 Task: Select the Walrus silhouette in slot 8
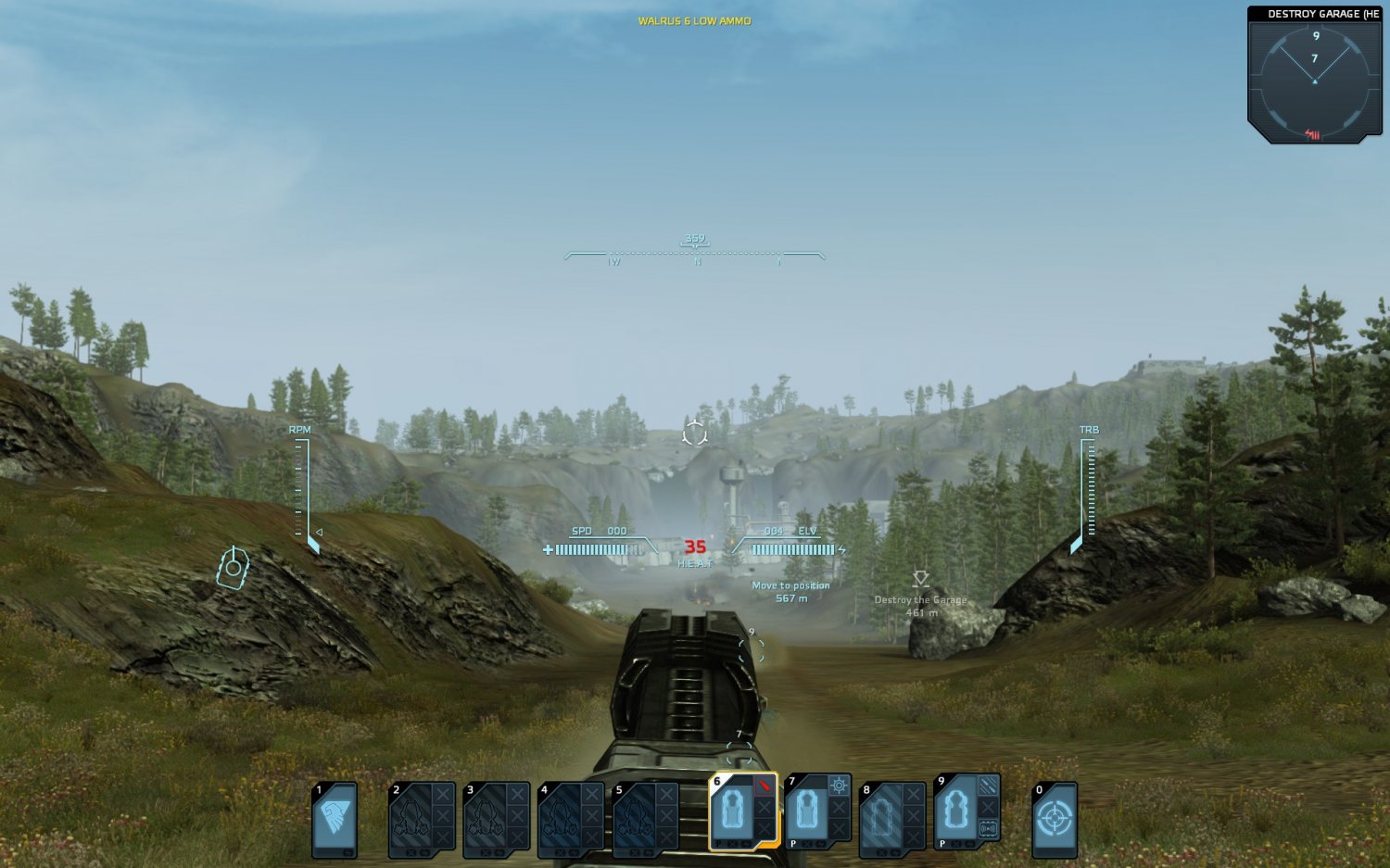tap(882, 816)
